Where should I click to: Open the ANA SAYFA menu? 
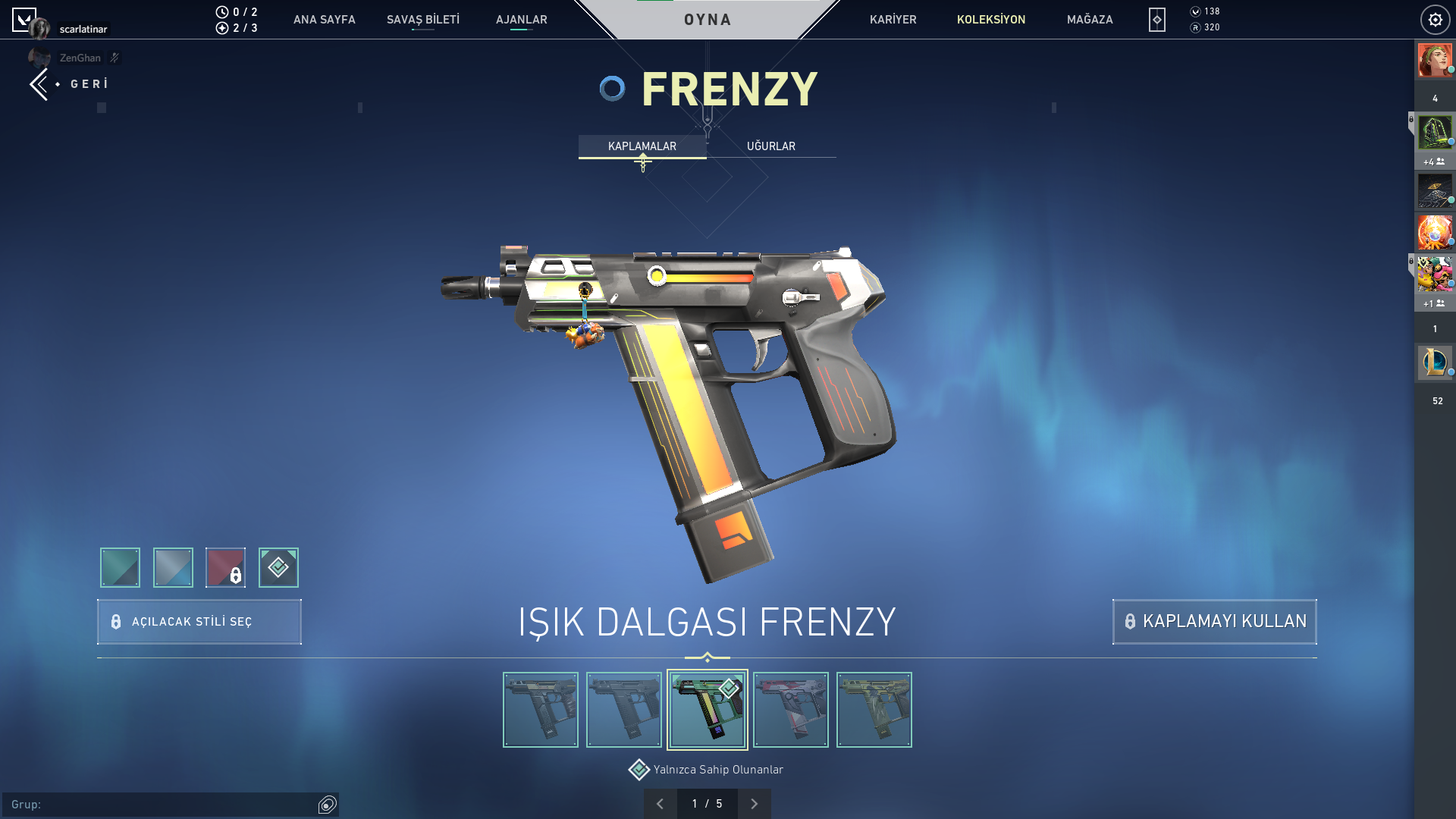[324, 20]
